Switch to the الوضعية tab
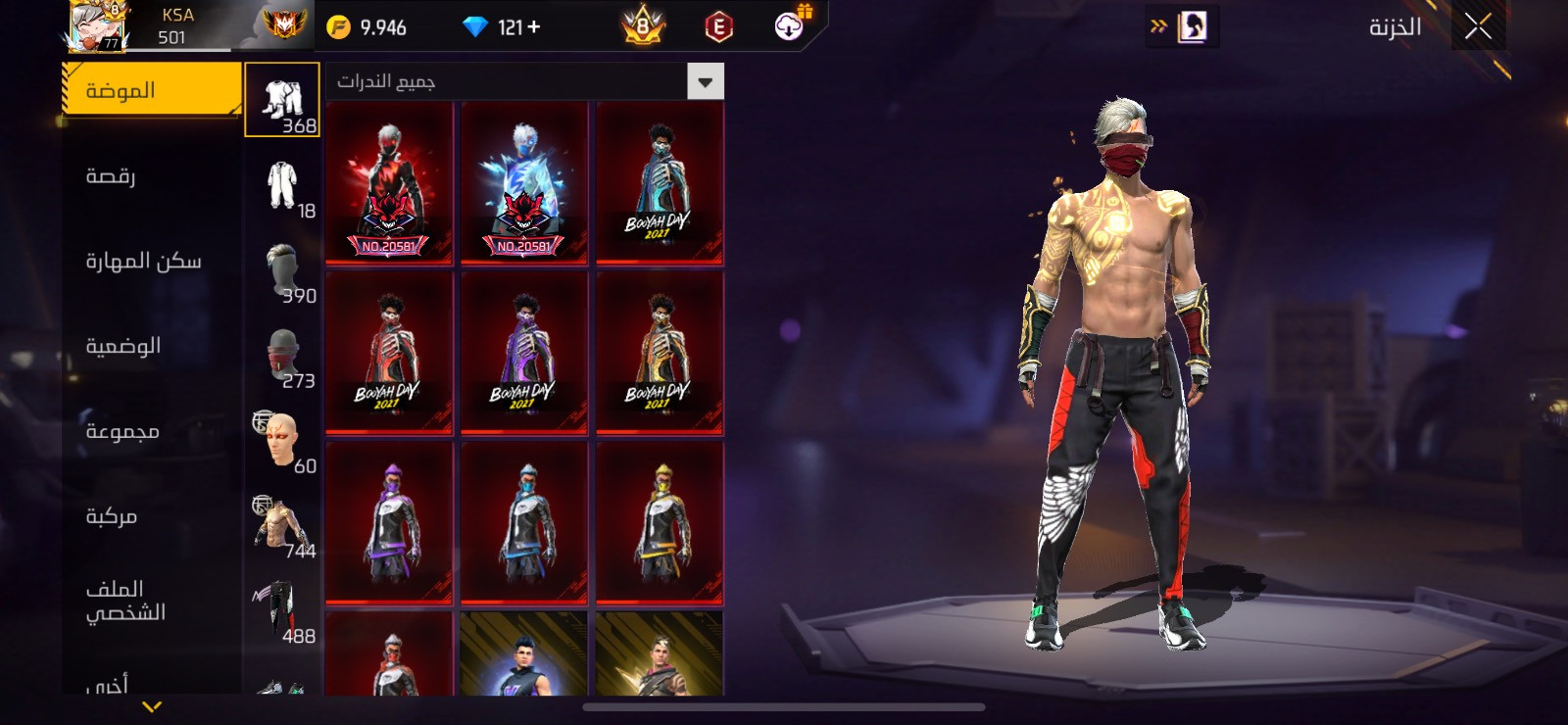The height and width of the screenshot is (725, 1568). (x=151, y=346)
